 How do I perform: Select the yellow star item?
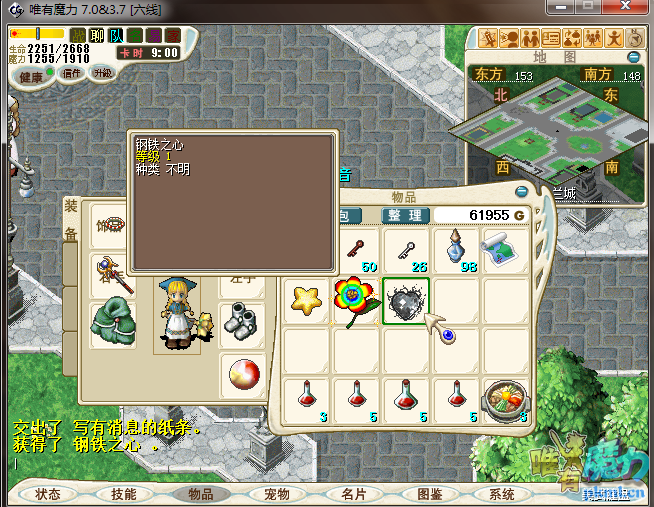[307, 301]
